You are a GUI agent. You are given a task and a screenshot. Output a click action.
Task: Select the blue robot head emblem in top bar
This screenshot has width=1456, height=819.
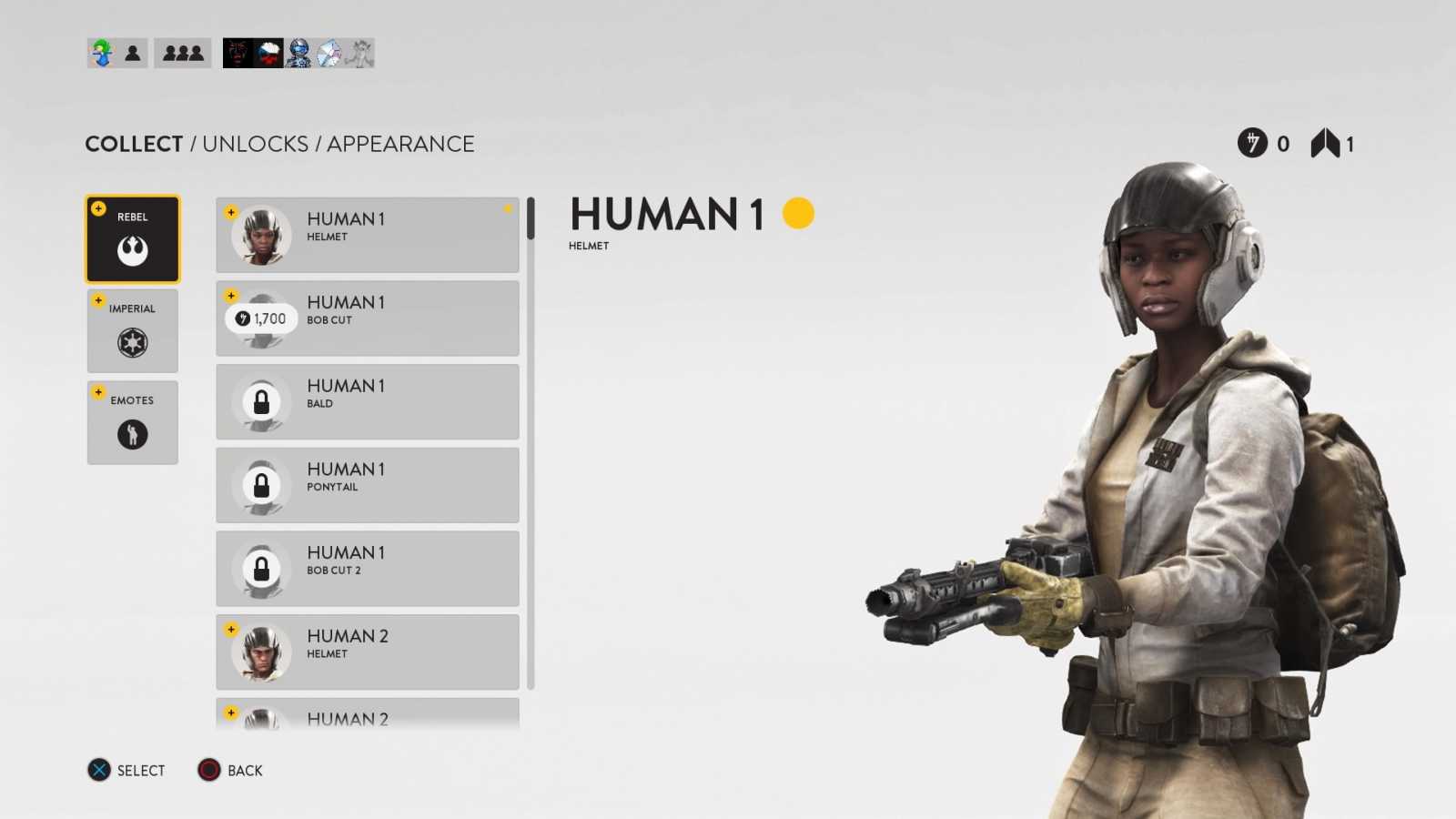298,52
